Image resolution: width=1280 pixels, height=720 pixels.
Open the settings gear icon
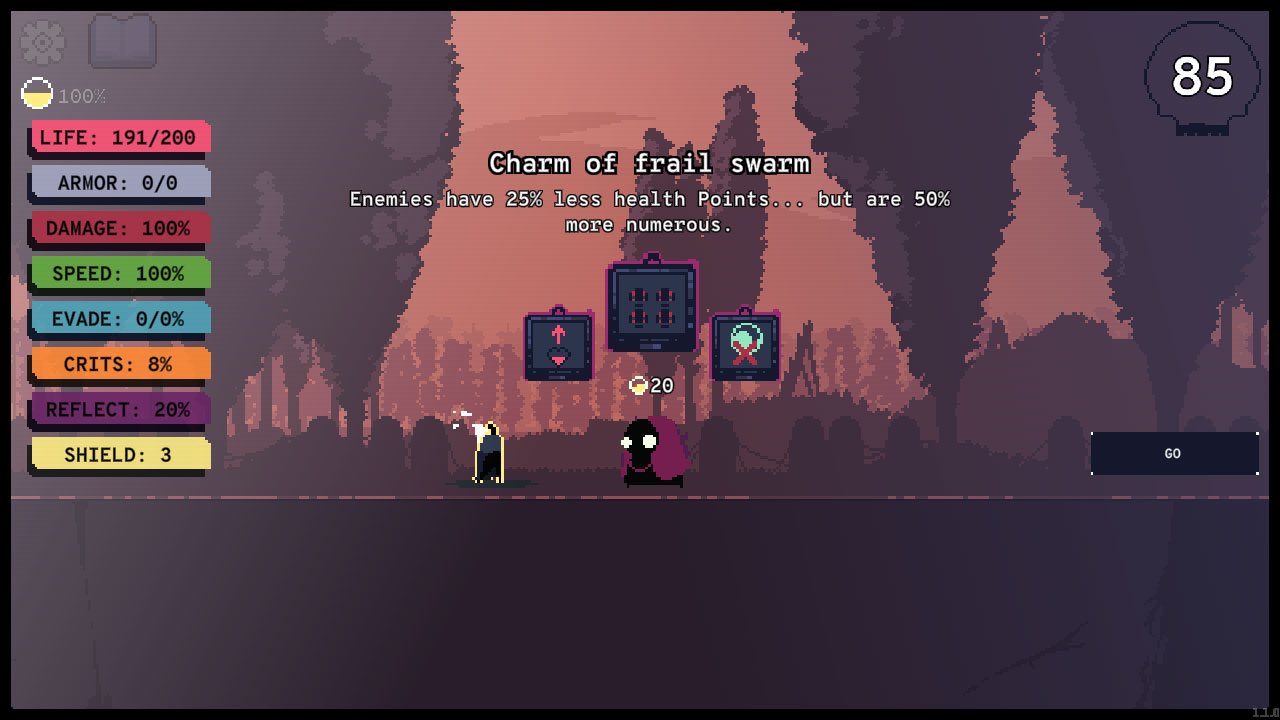(40, 42)
